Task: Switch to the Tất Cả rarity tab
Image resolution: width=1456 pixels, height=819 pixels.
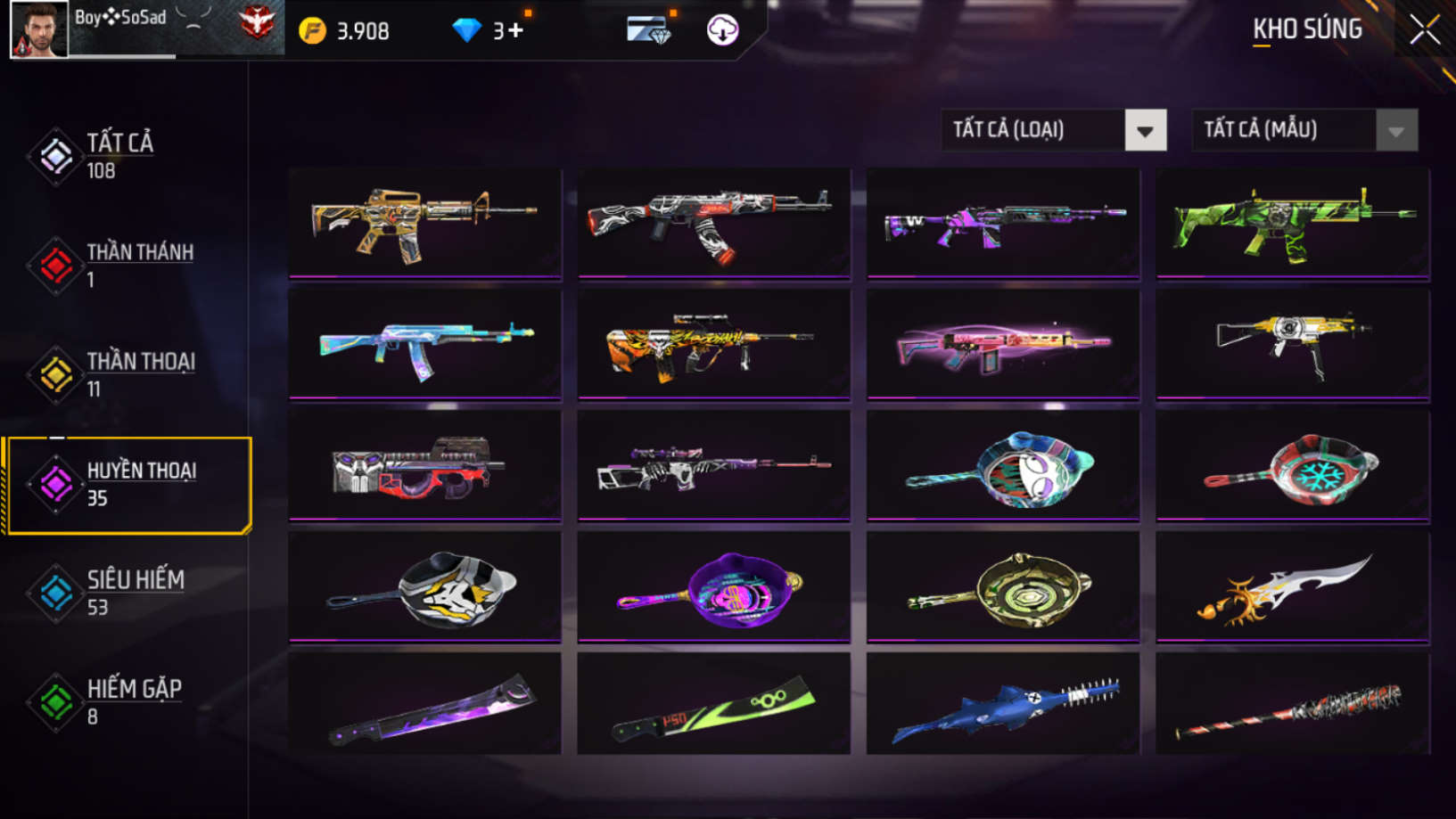Action: point(119,155)
